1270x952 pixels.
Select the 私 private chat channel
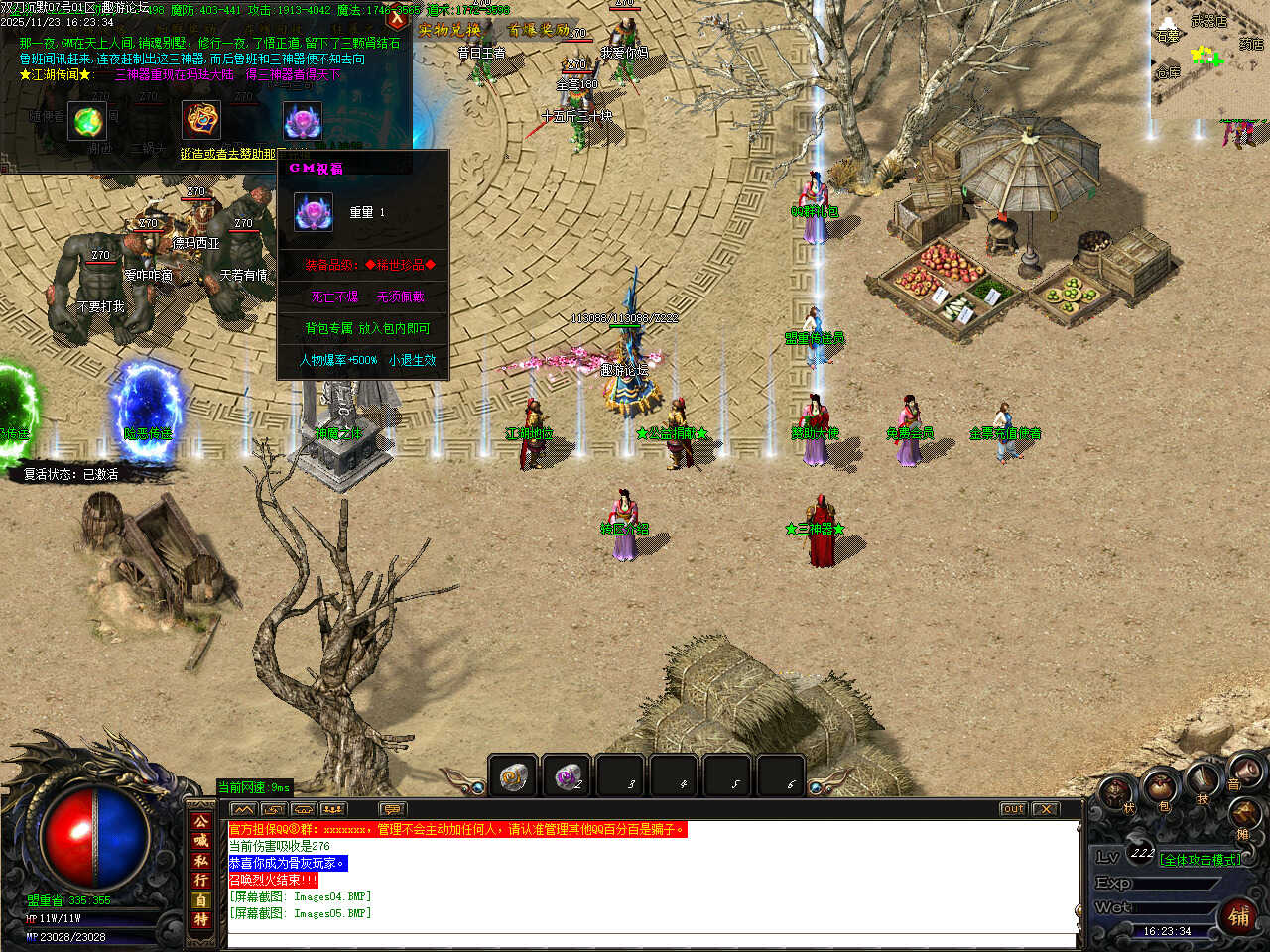coord(201,861)
